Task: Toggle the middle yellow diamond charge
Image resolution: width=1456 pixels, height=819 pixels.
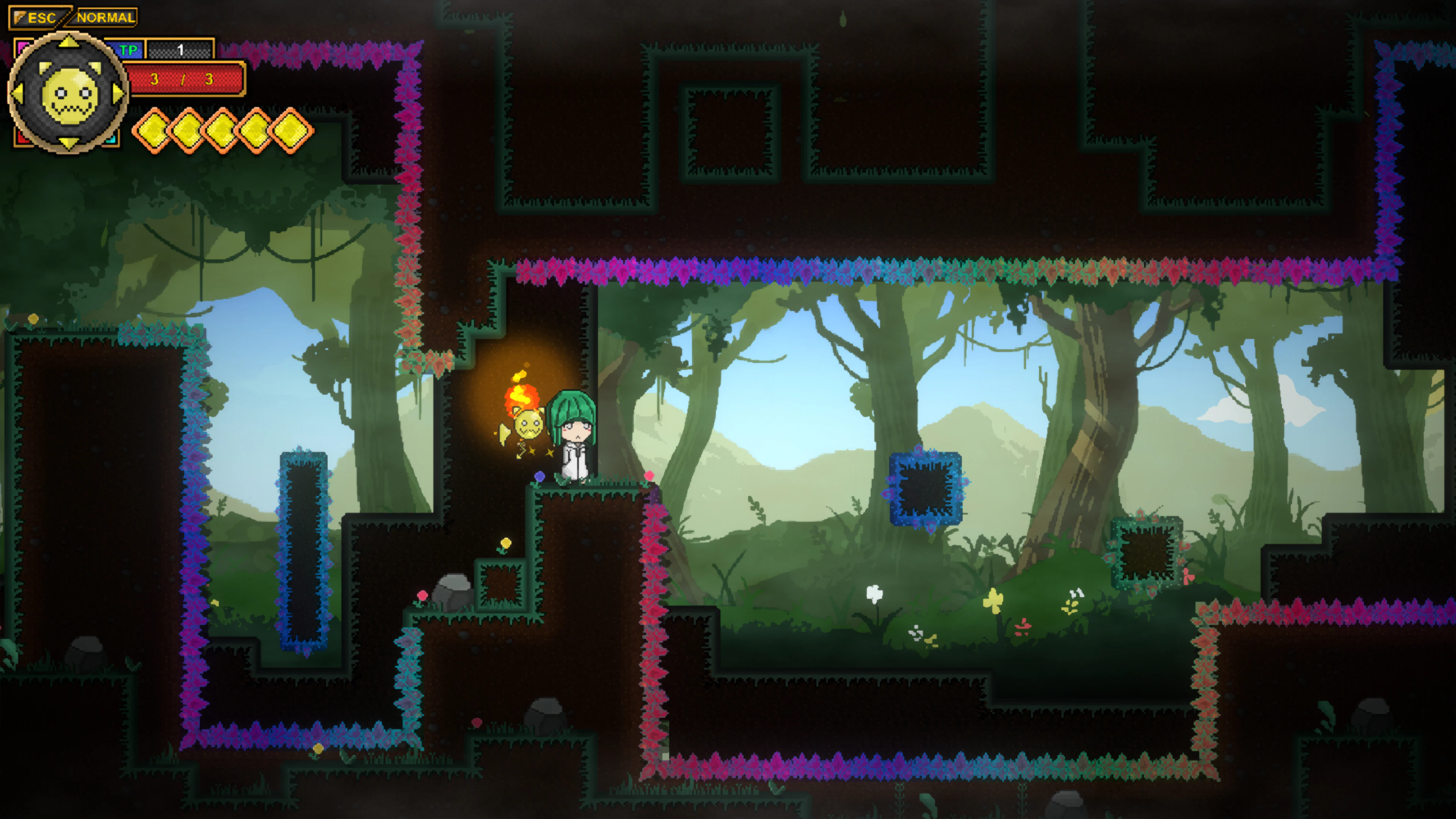Action: pyautogui.click(x=223, y=131)
